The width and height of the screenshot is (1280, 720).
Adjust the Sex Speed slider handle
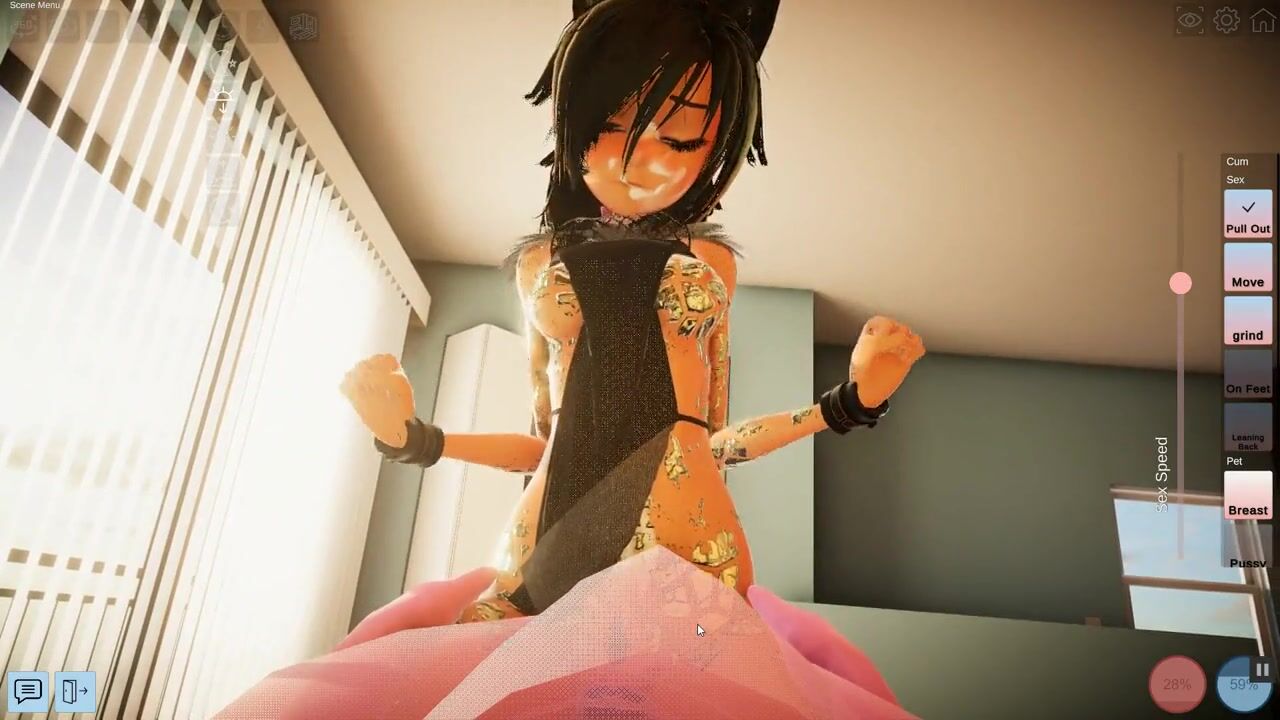(x=1181, y=284)
